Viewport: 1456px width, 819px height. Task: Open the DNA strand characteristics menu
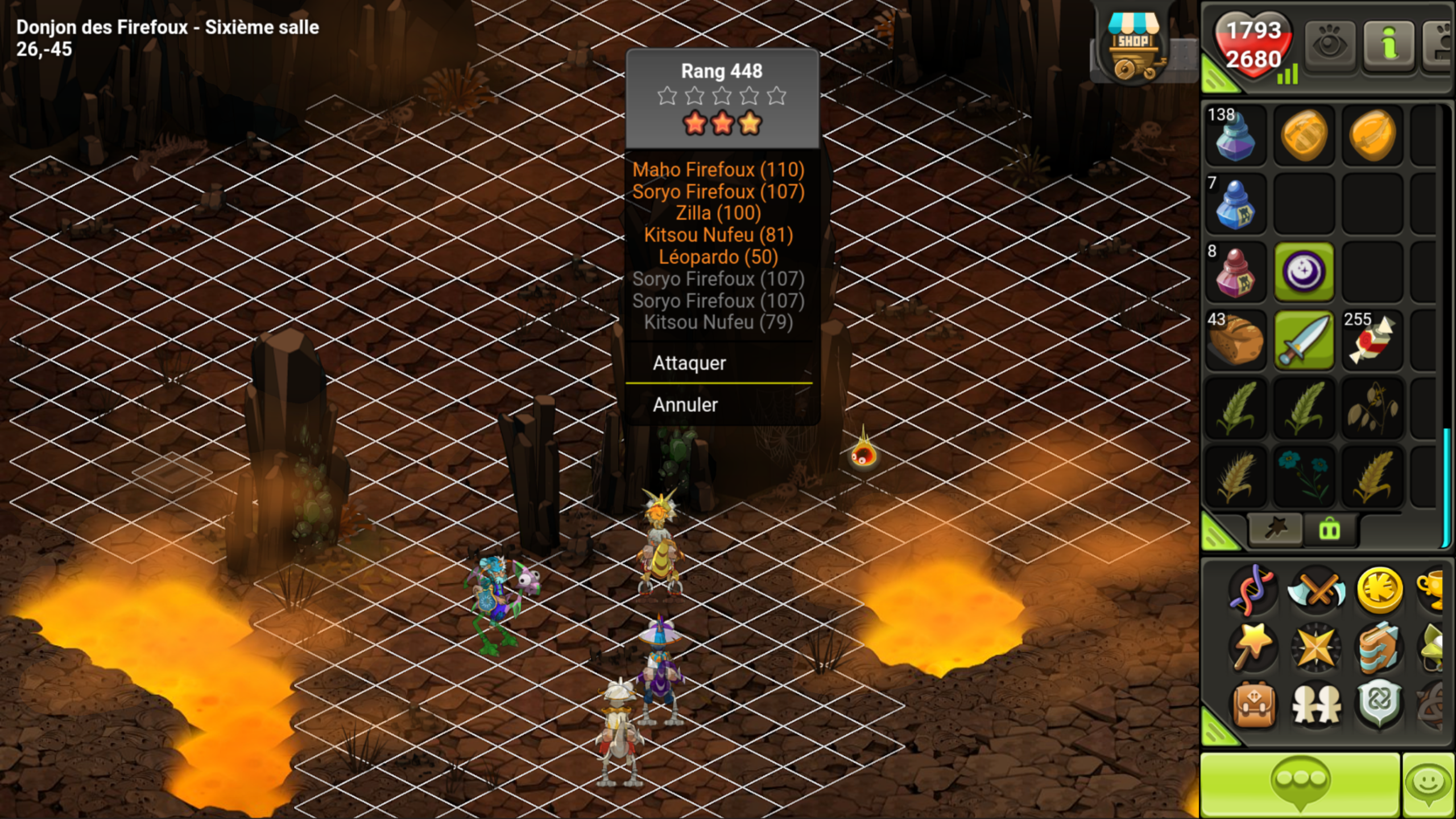(x=1253, y=590)
